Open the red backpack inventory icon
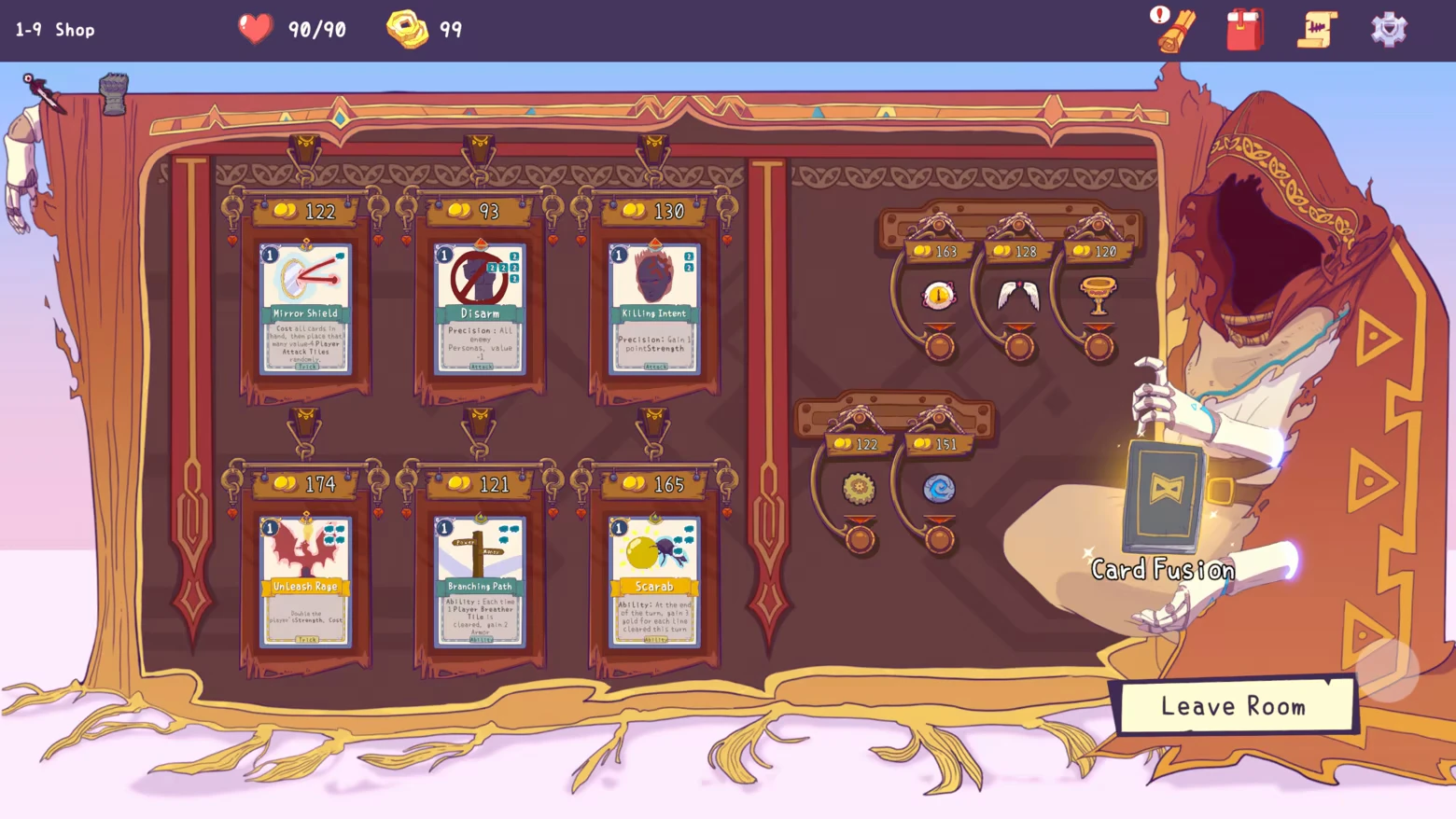1456x819 pixels. (x=1245, y=29)
